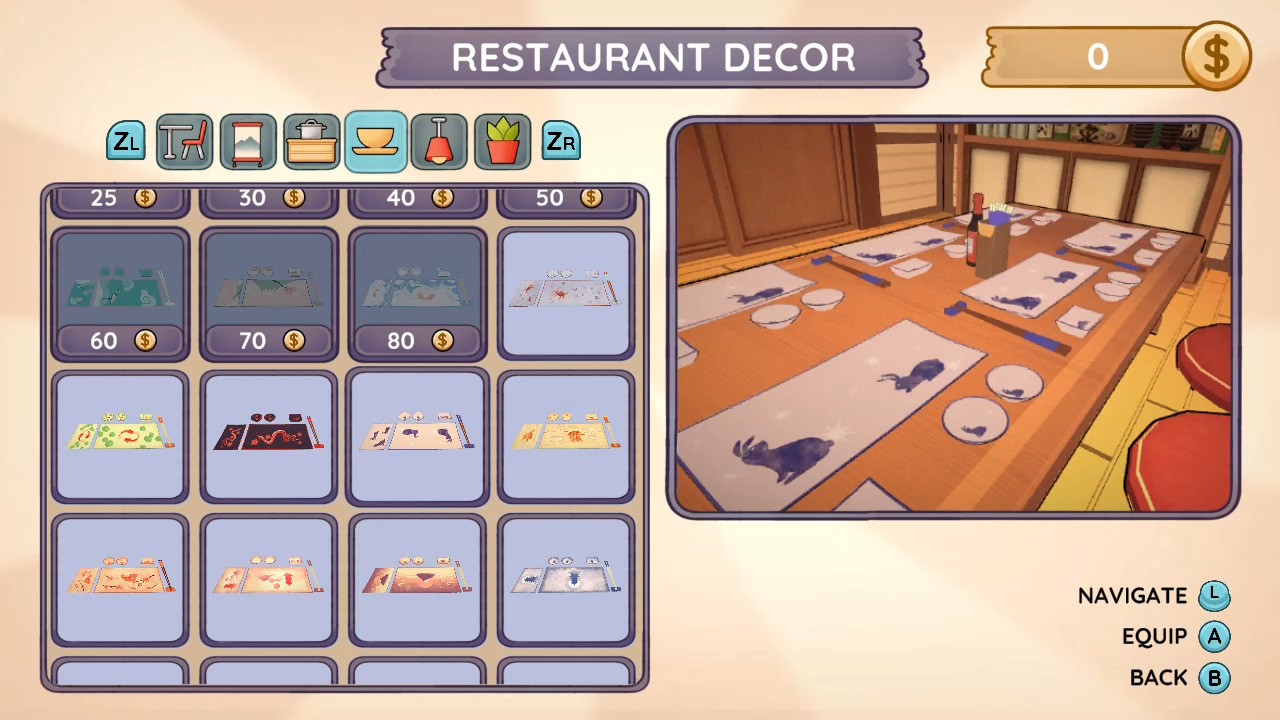Screen dimensions: 1280x720
Task: Select the table and chair furniture tab icon
Action: point(184,141)
